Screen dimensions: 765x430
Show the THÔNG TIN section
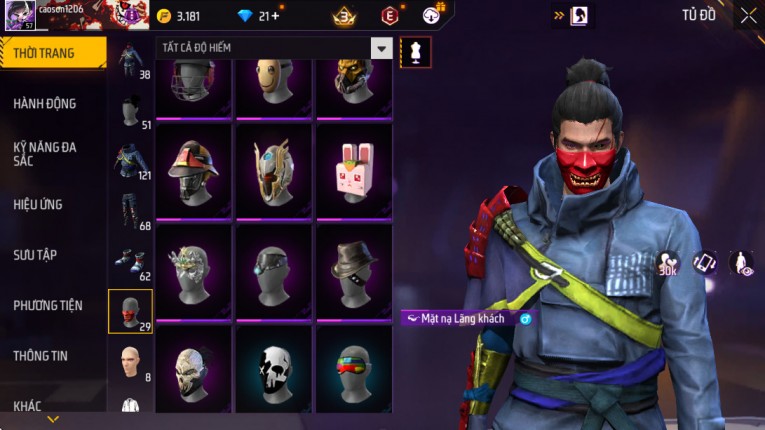41,355
